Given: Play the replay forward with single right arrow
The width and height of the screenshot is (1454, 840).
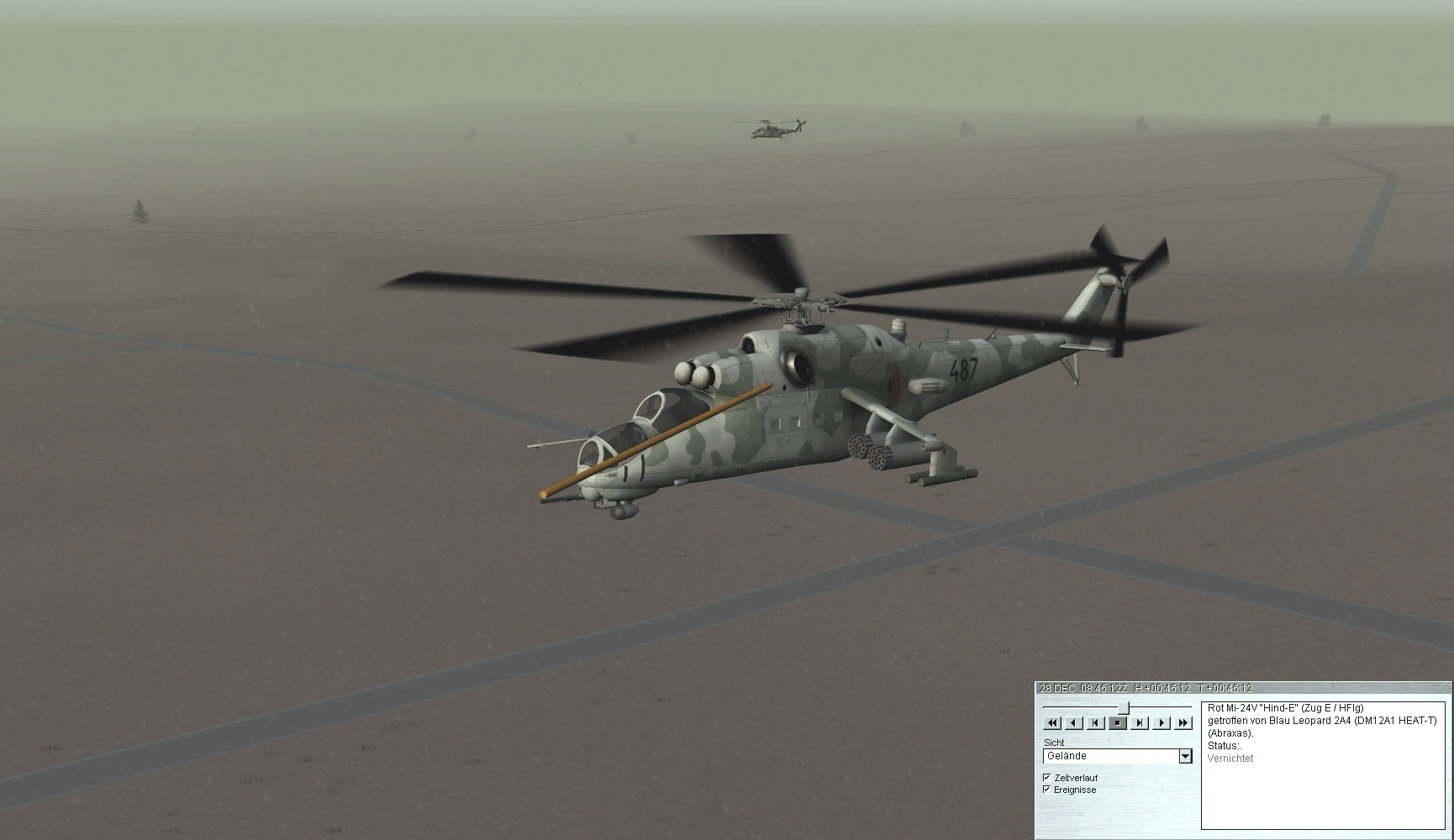Looking at the screenshot, I should tap(1162, 722).
